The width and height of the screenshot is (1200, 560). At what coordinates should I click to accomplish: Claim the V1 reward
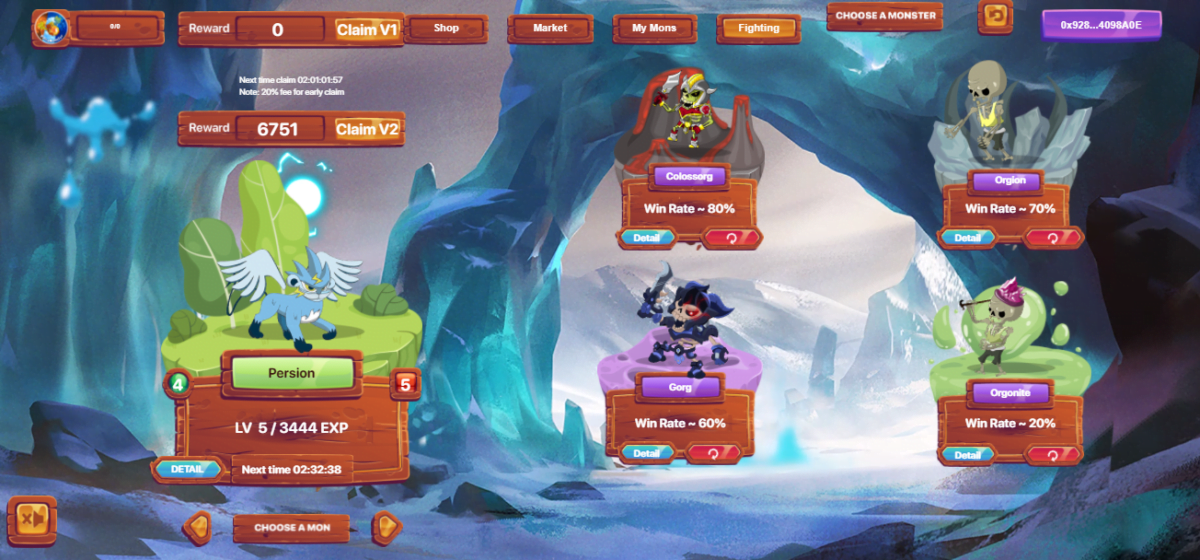(x=367, y=30)
